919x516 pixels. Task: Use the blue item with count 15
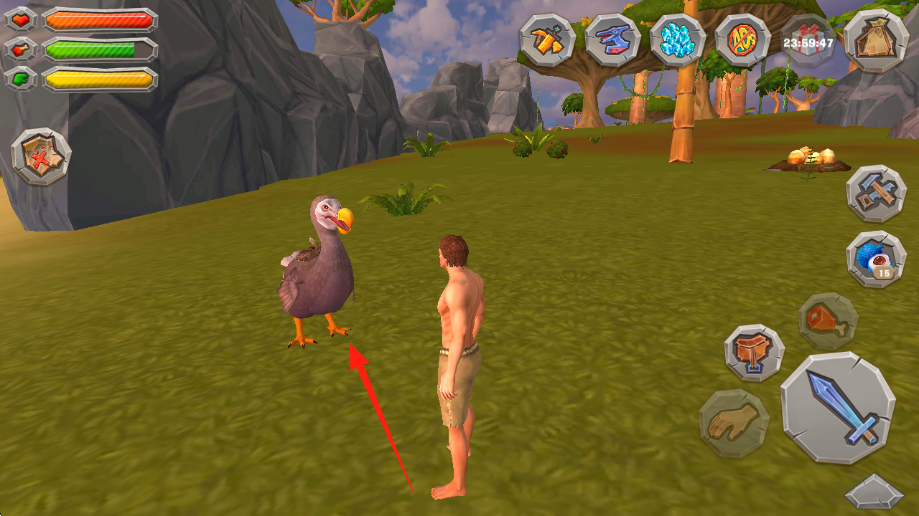(876, 259)
